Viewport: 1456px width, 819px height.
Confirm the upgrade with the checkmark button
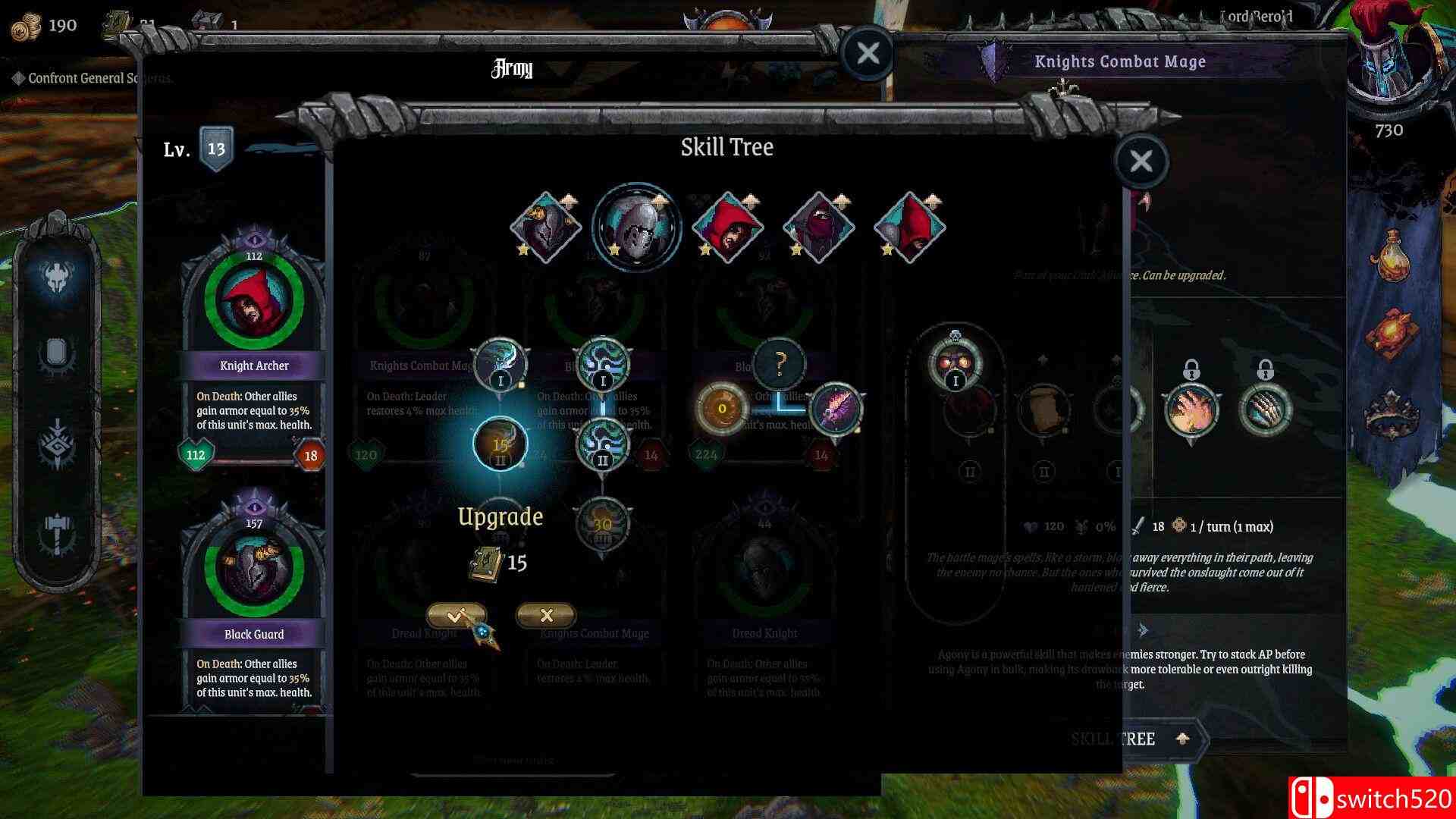(x=456, y=616)
